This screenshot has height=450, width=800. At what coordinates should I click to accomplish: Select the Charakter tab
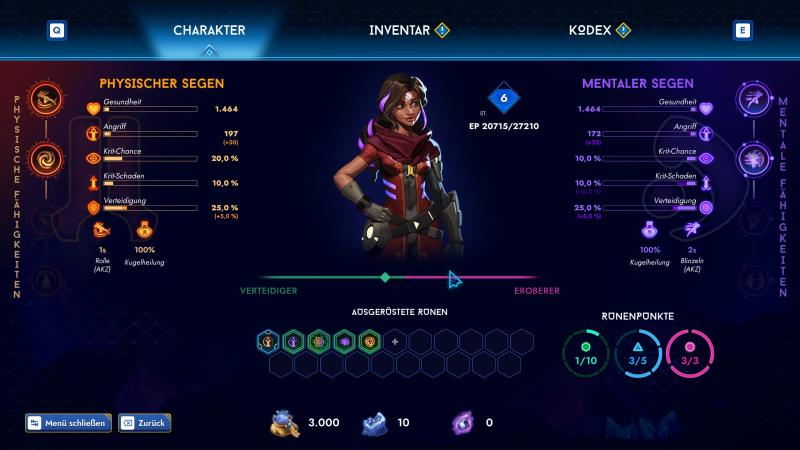pyautogui.click(x=209, y=30)
